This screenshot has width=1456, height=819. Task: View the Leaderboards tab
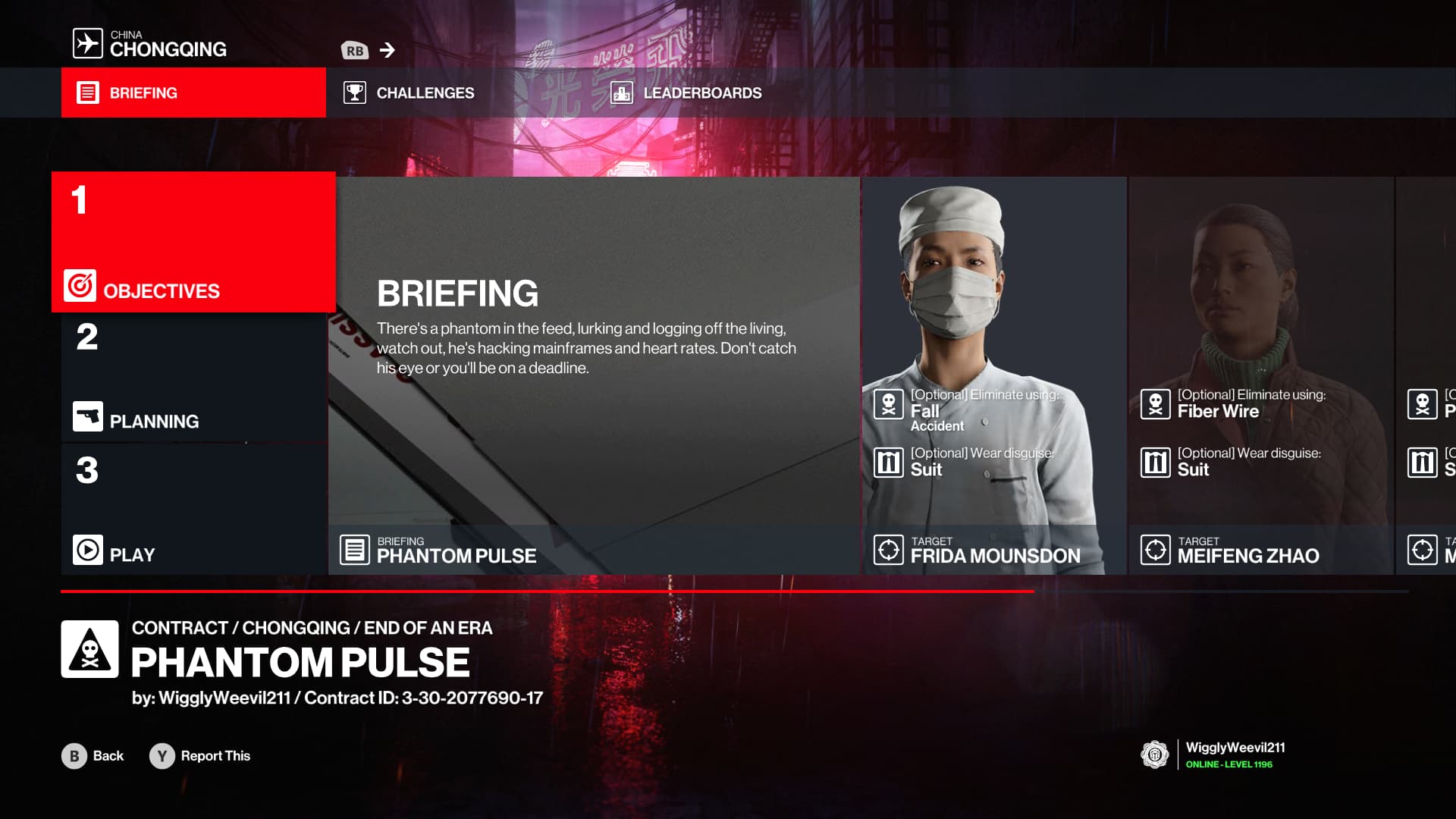[x=686, y=93]
